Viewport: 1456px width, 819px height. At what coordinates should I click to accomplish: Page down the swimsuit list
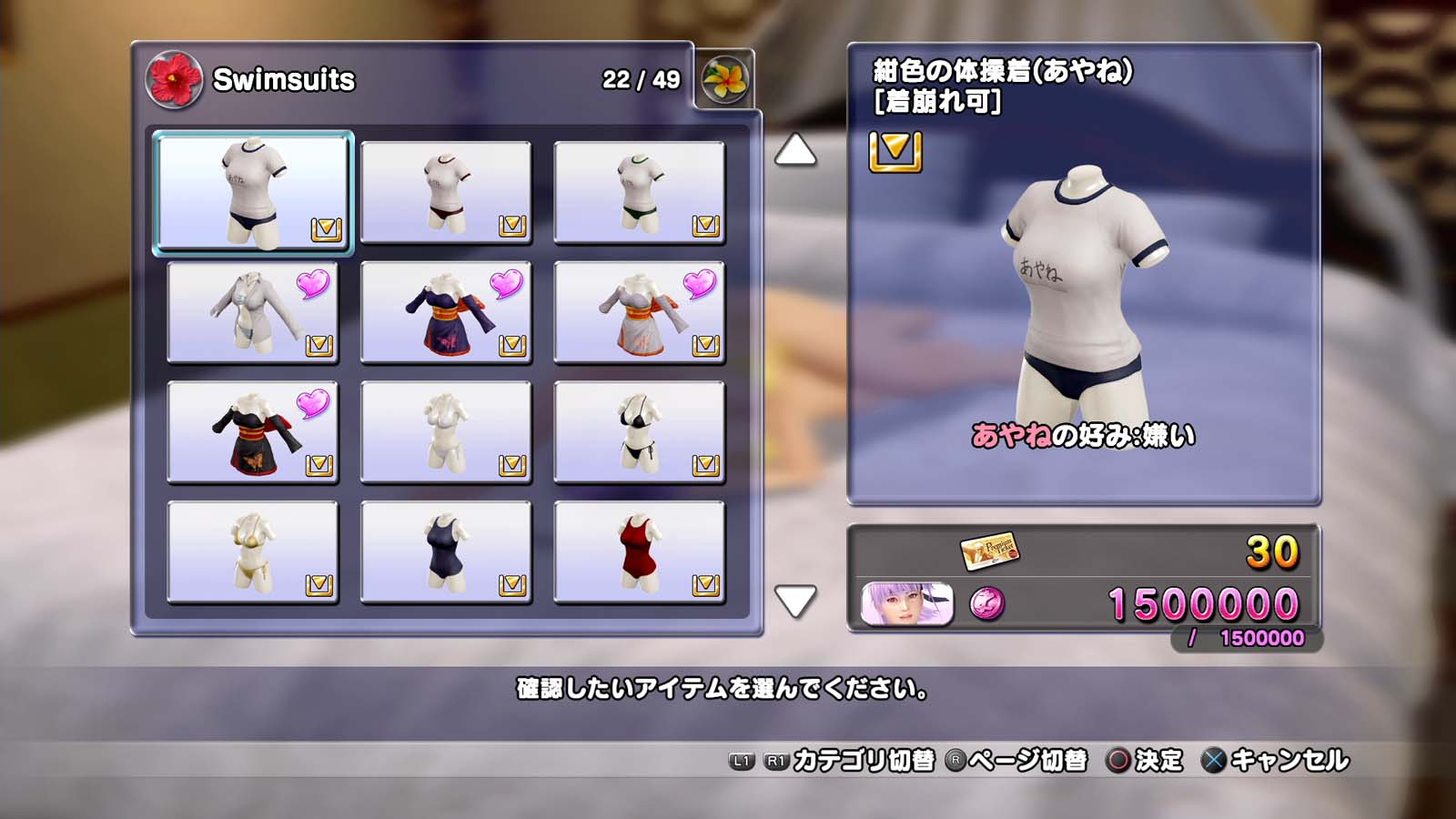coord(794,601)
